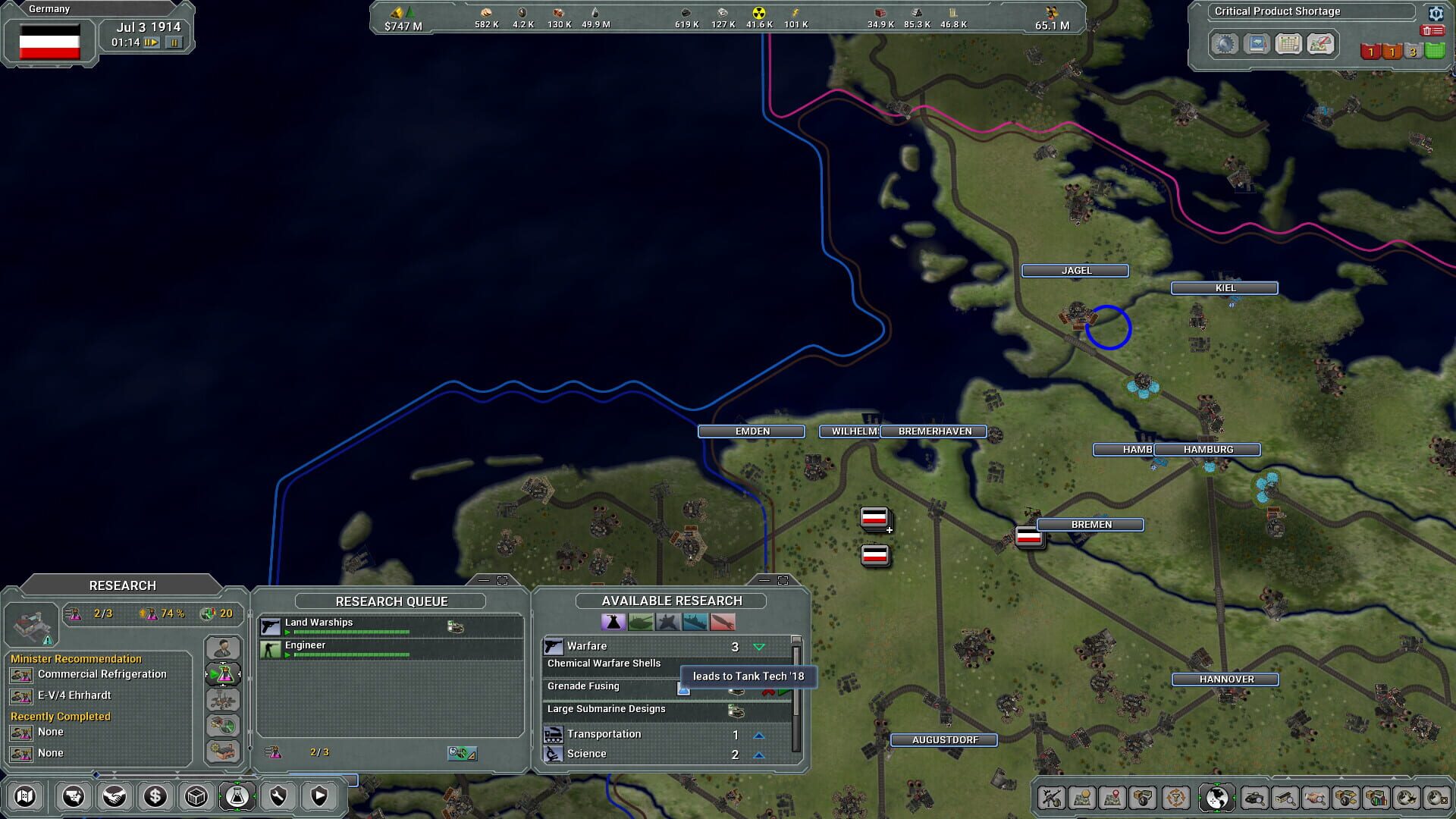Open the map atlas icon at bottom left
This screenshot has height=819, width=1456.
pyautogui.click(x=27, y=796)
